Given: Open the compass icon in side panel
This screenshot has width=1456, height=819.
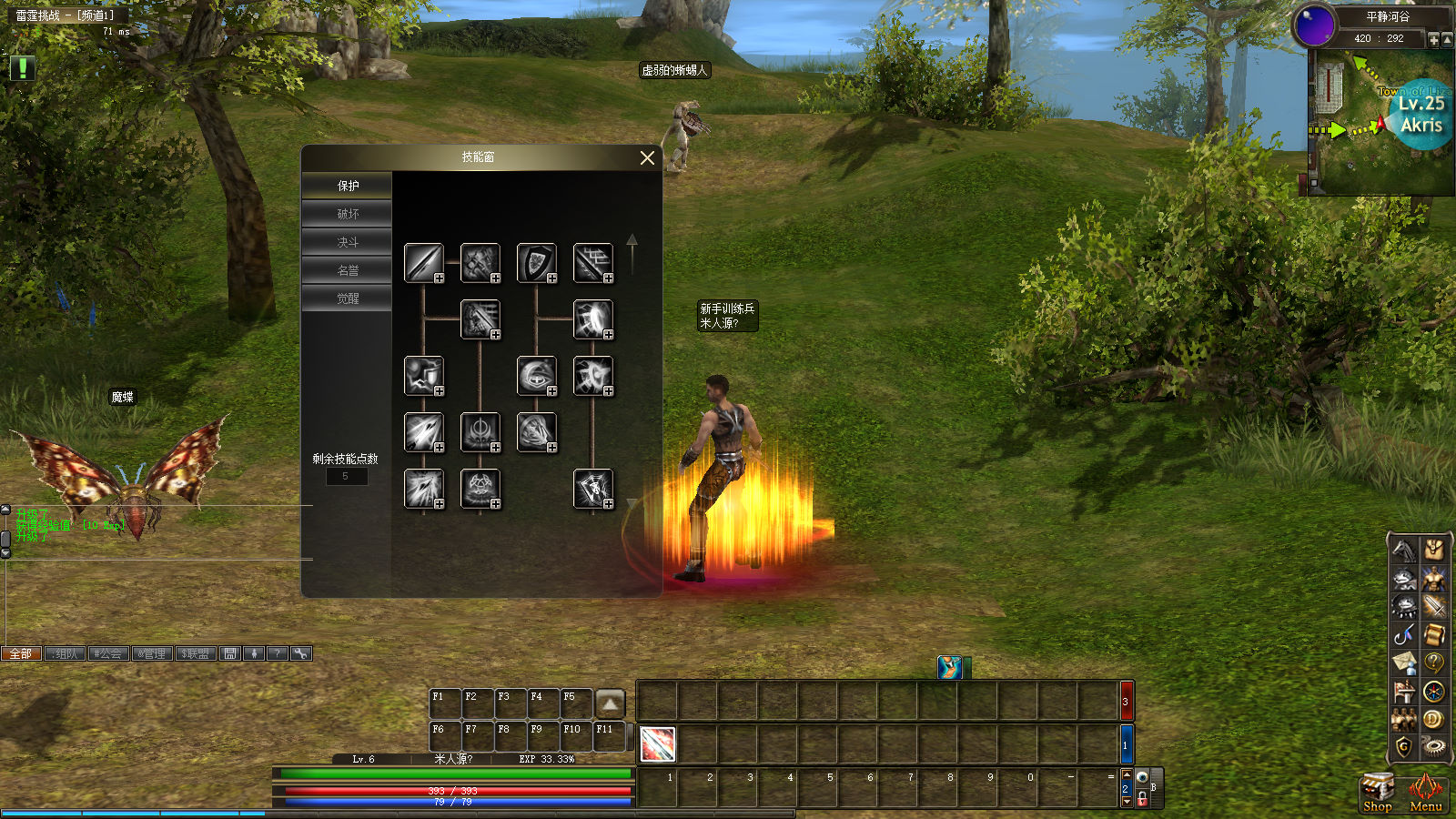Looking at the screenshot, I should click(1434, 692).
